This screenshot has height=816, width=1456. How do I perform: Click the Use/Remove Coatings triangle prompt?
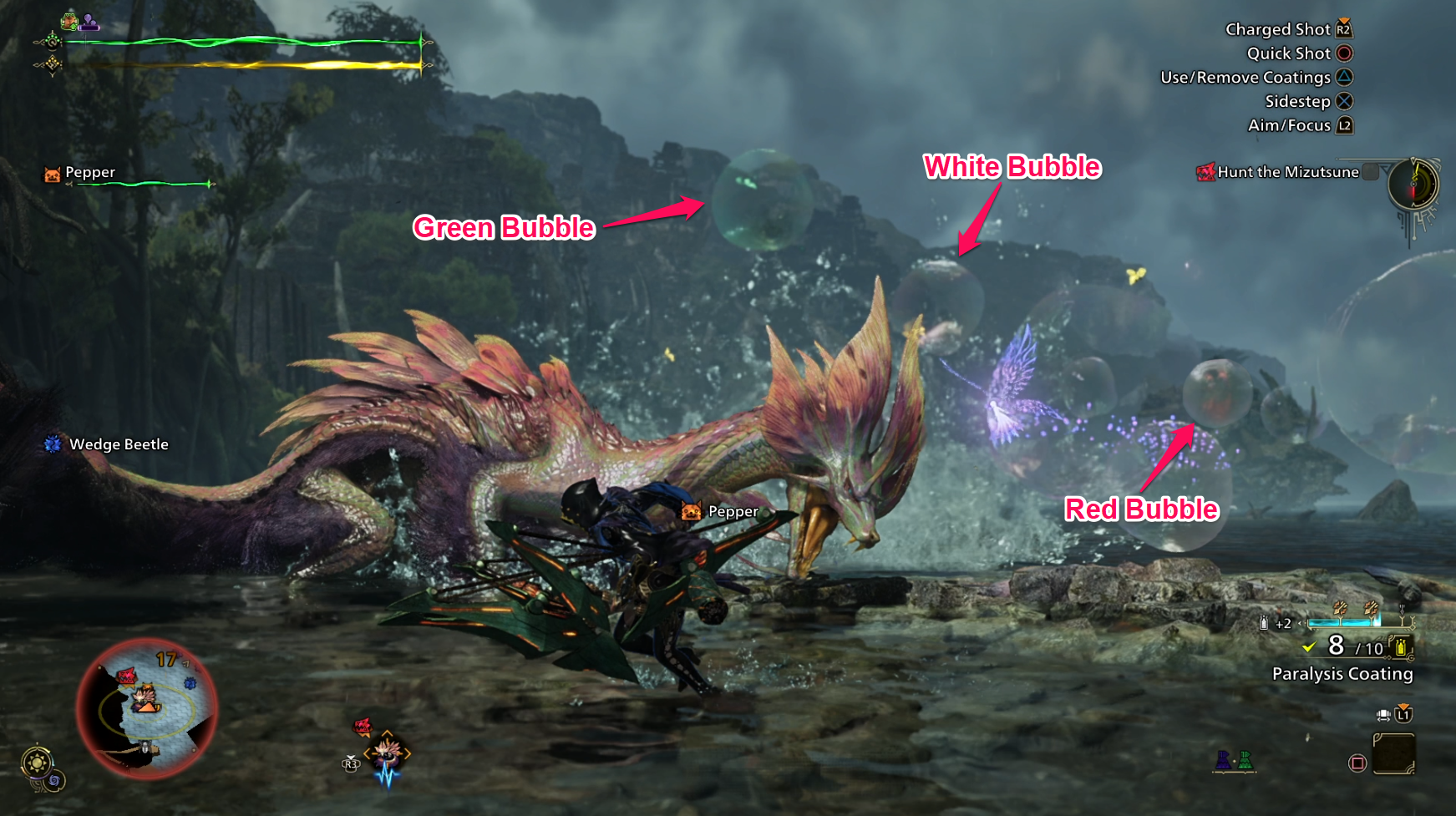tap(1342, 77)
